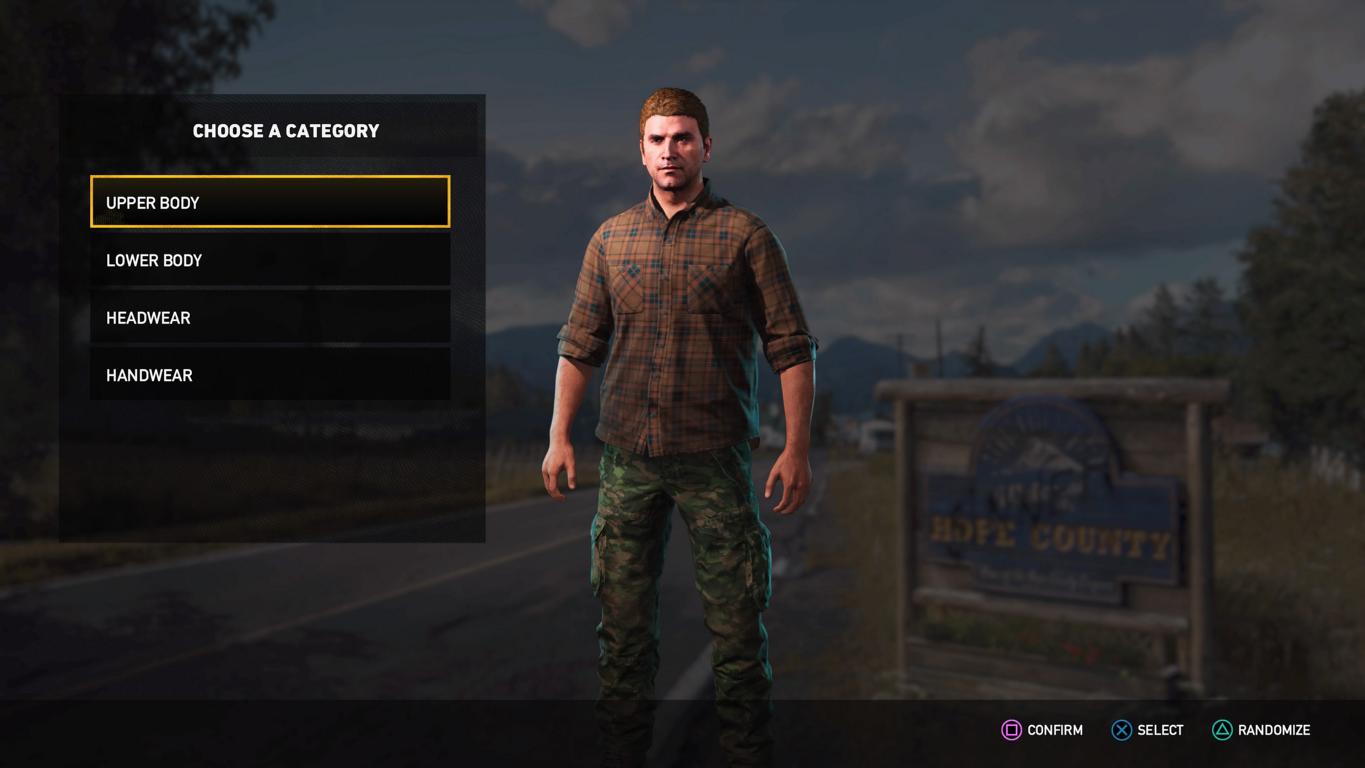The width and height of the screenshot is (1365, 768).
Task: Choose the Headwear category
Action: click(x=270, y=318)
